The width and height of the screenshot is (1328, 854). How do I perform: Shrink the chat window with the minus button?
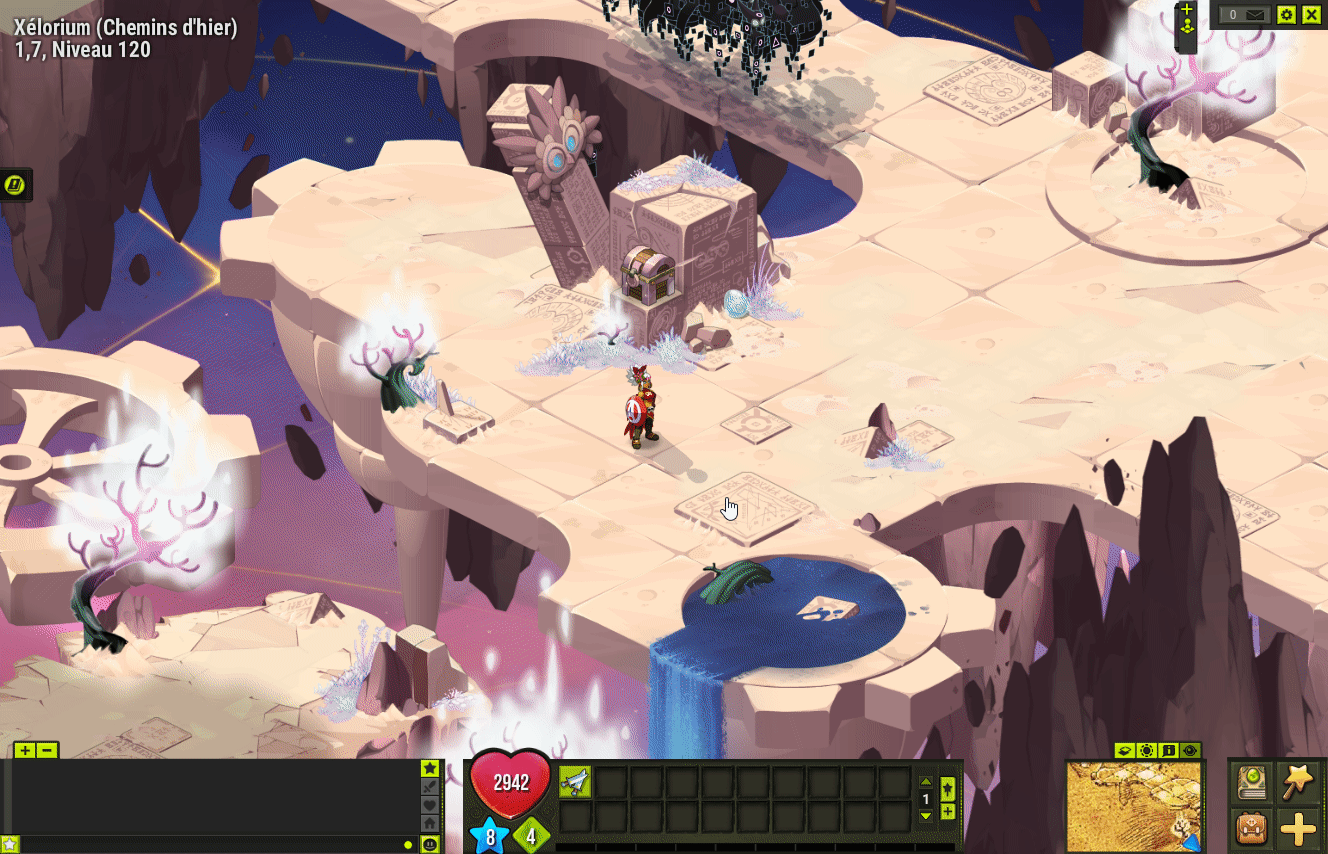[x=46, y=750]
